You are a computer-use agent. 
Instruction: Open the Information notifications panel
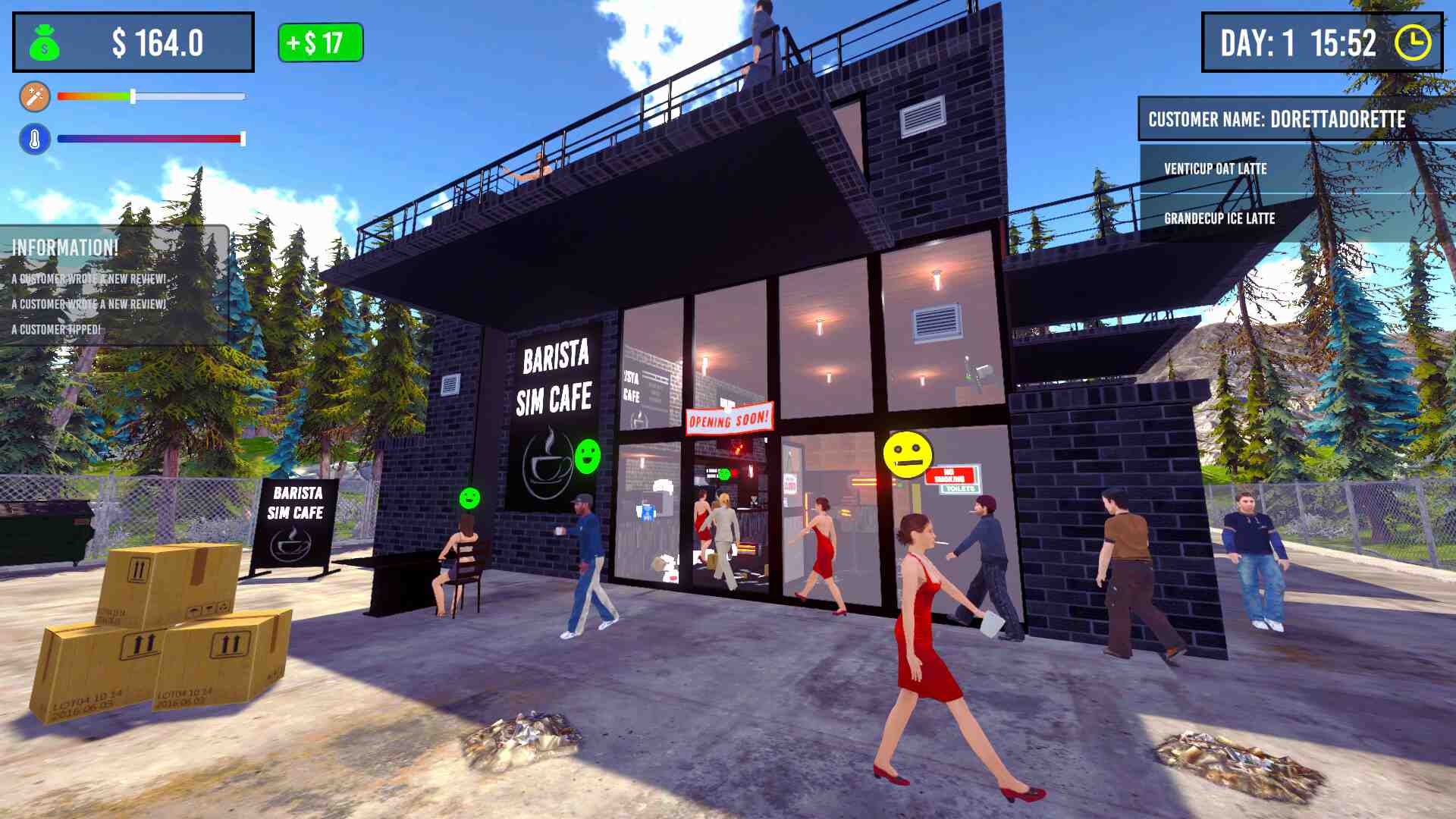tap(66, 247)
